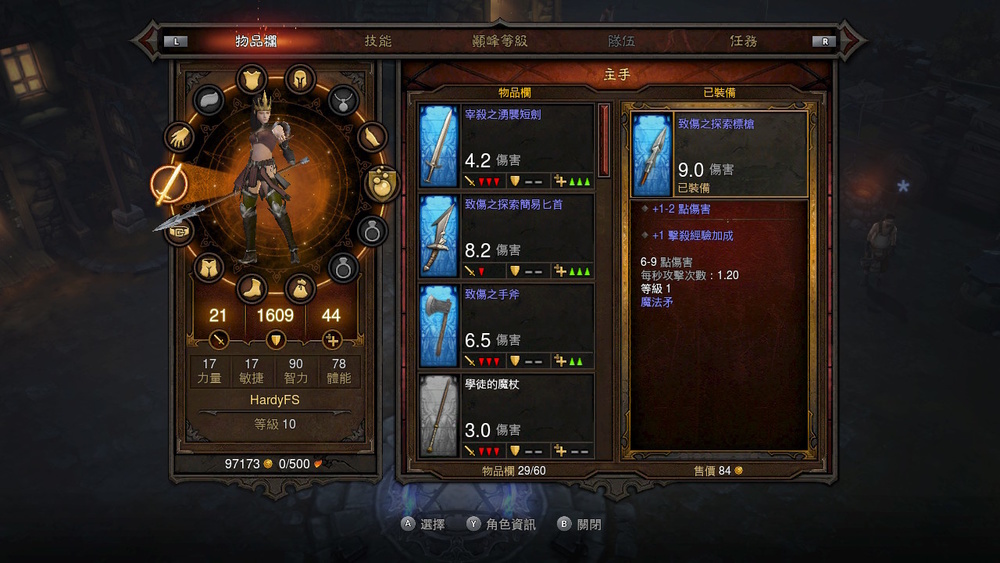Open the 巔峰等級 paragon tab
1000x563 pixels.
click(x=499, y=41)
